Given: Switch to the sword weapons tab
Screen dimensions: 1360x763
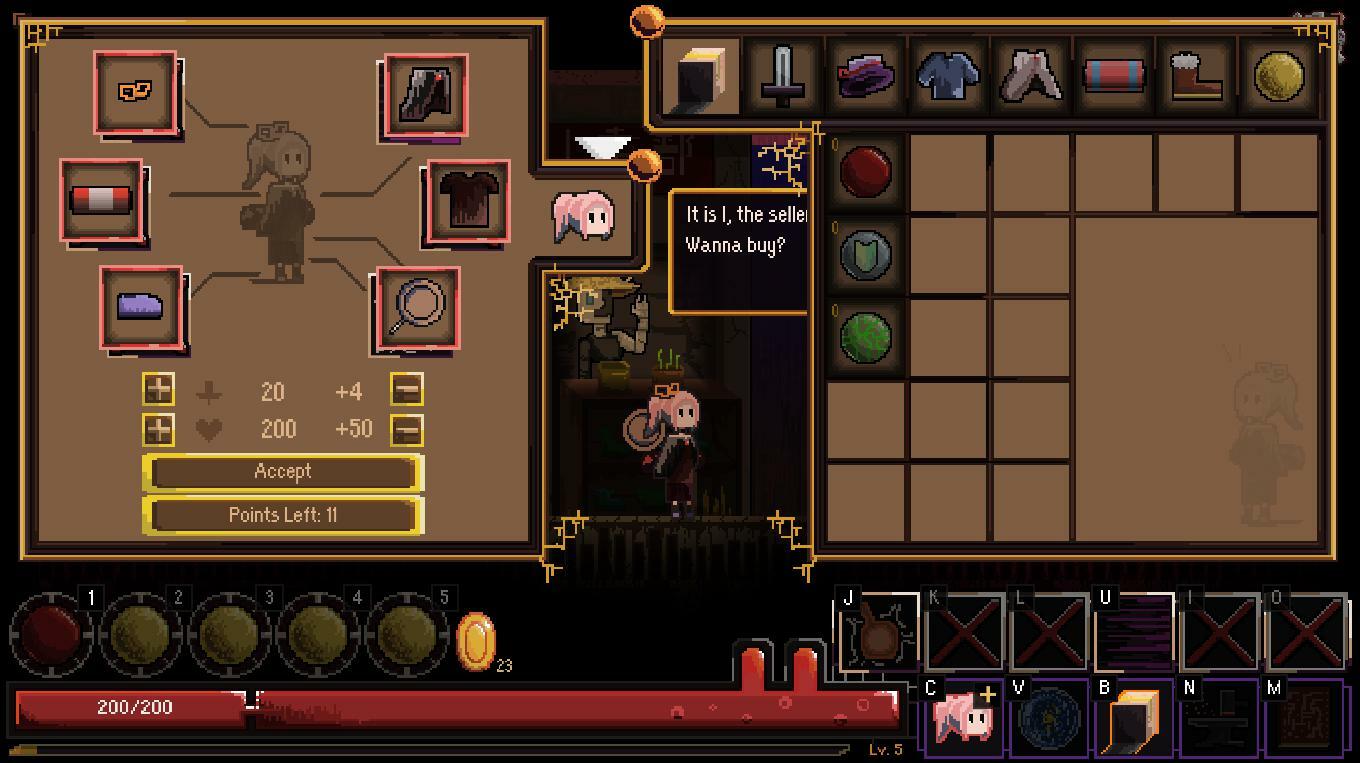Looking at the screenshot, I should [784, 76].
